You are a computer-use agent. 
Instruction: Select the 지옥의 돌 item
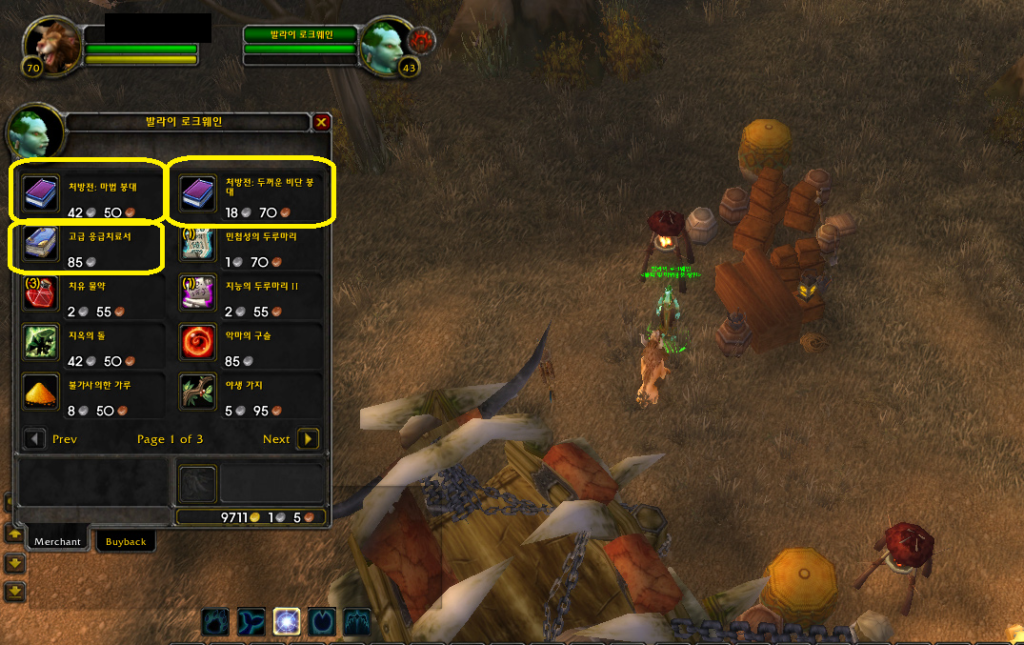[x=41, y=343]
